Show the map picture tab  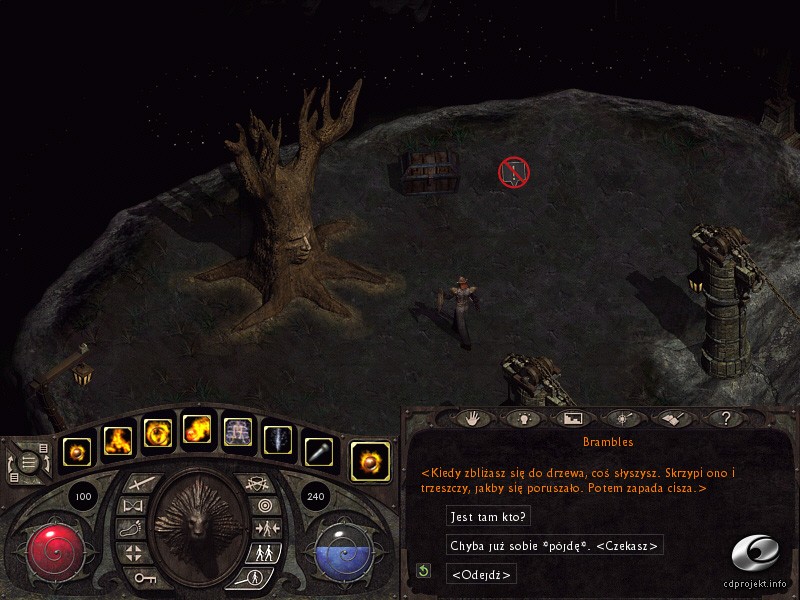coord(573,418)
